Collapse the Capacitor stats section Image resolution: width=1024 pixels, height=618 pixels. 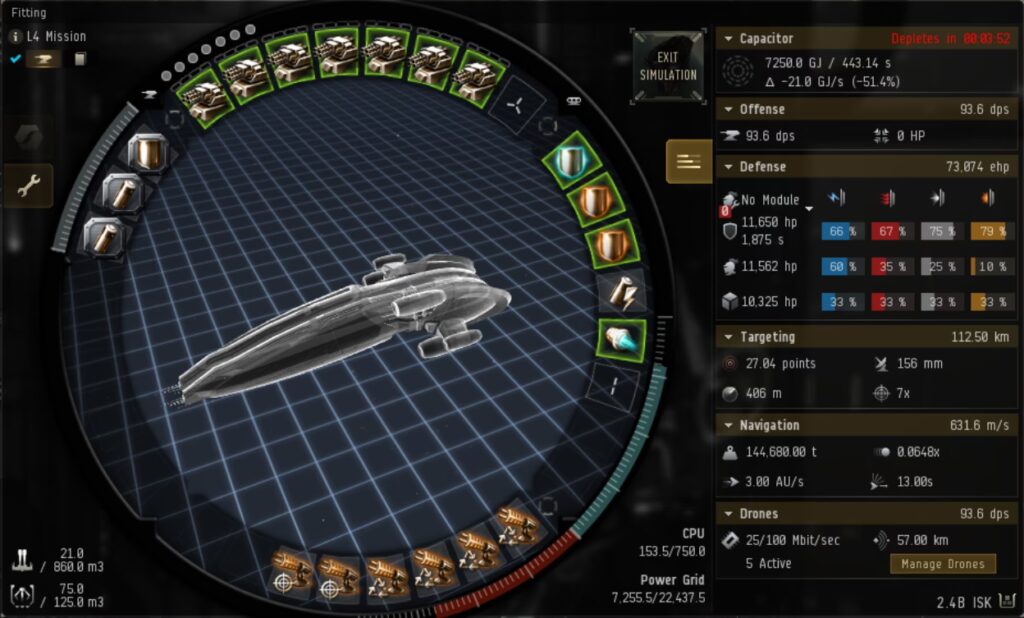coord(729,39)
